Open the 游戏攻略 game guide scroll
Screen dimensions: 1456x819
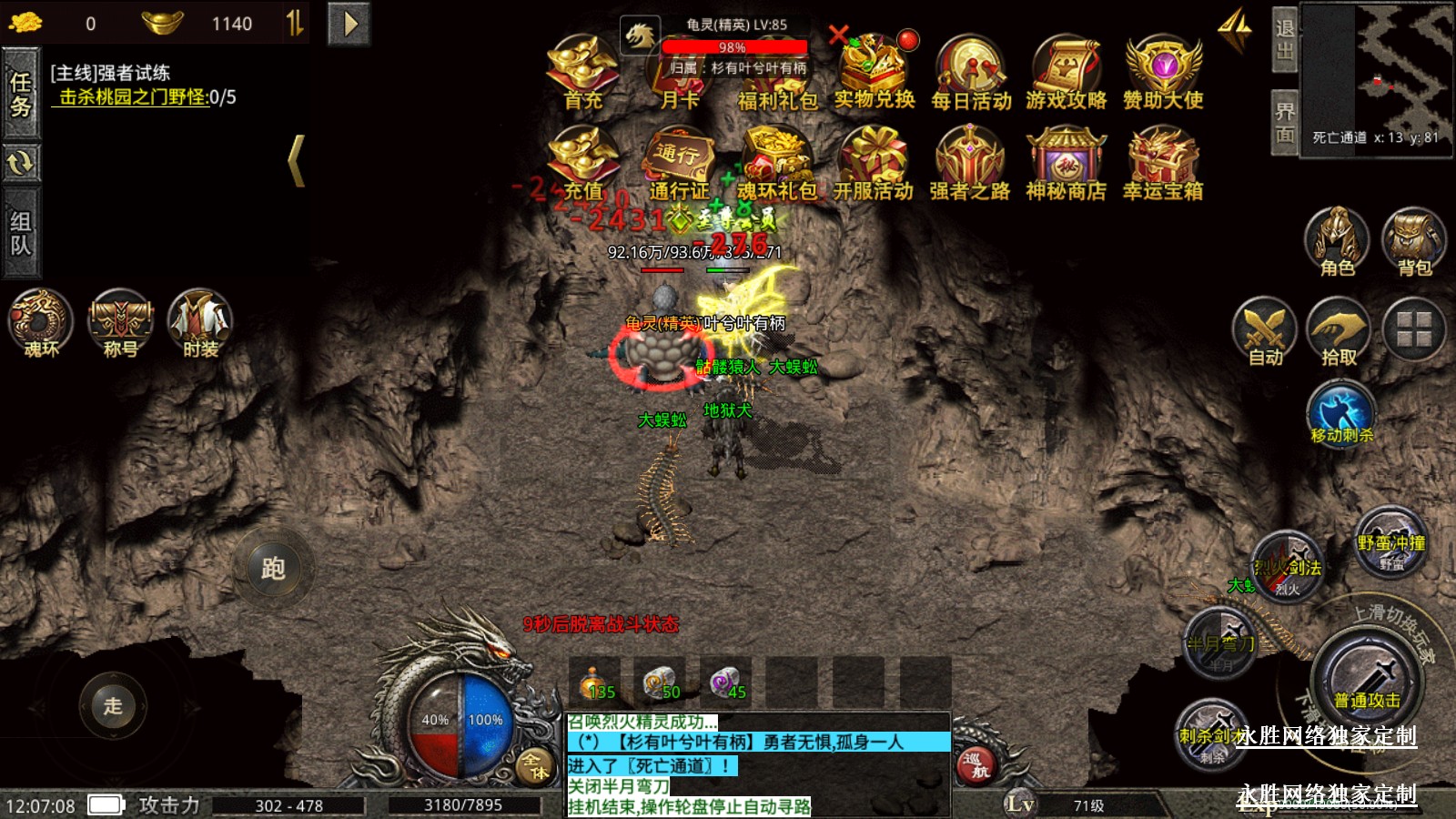[1067, 71]
